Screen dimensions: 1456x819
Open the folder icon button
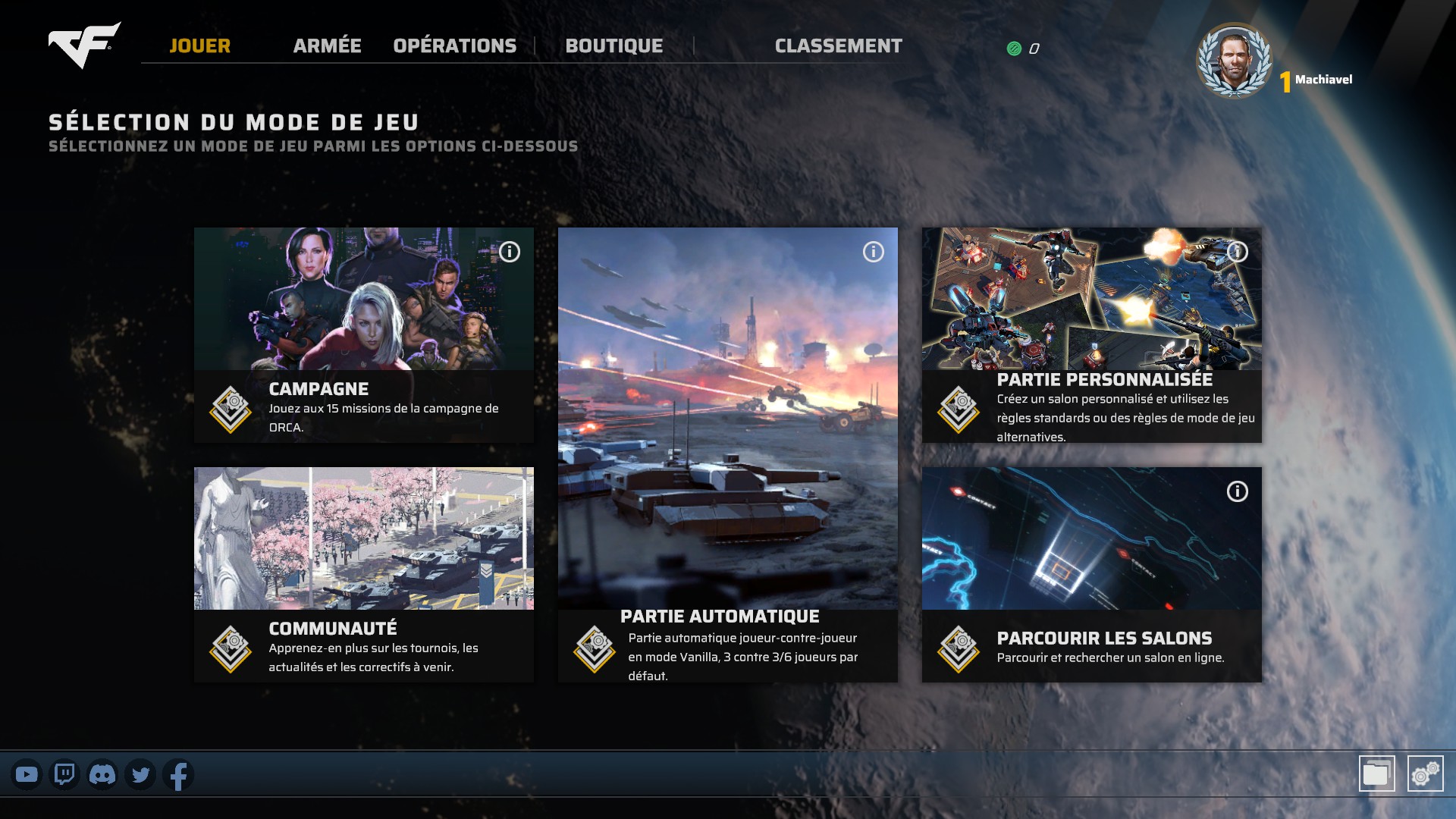[1376, 773]
